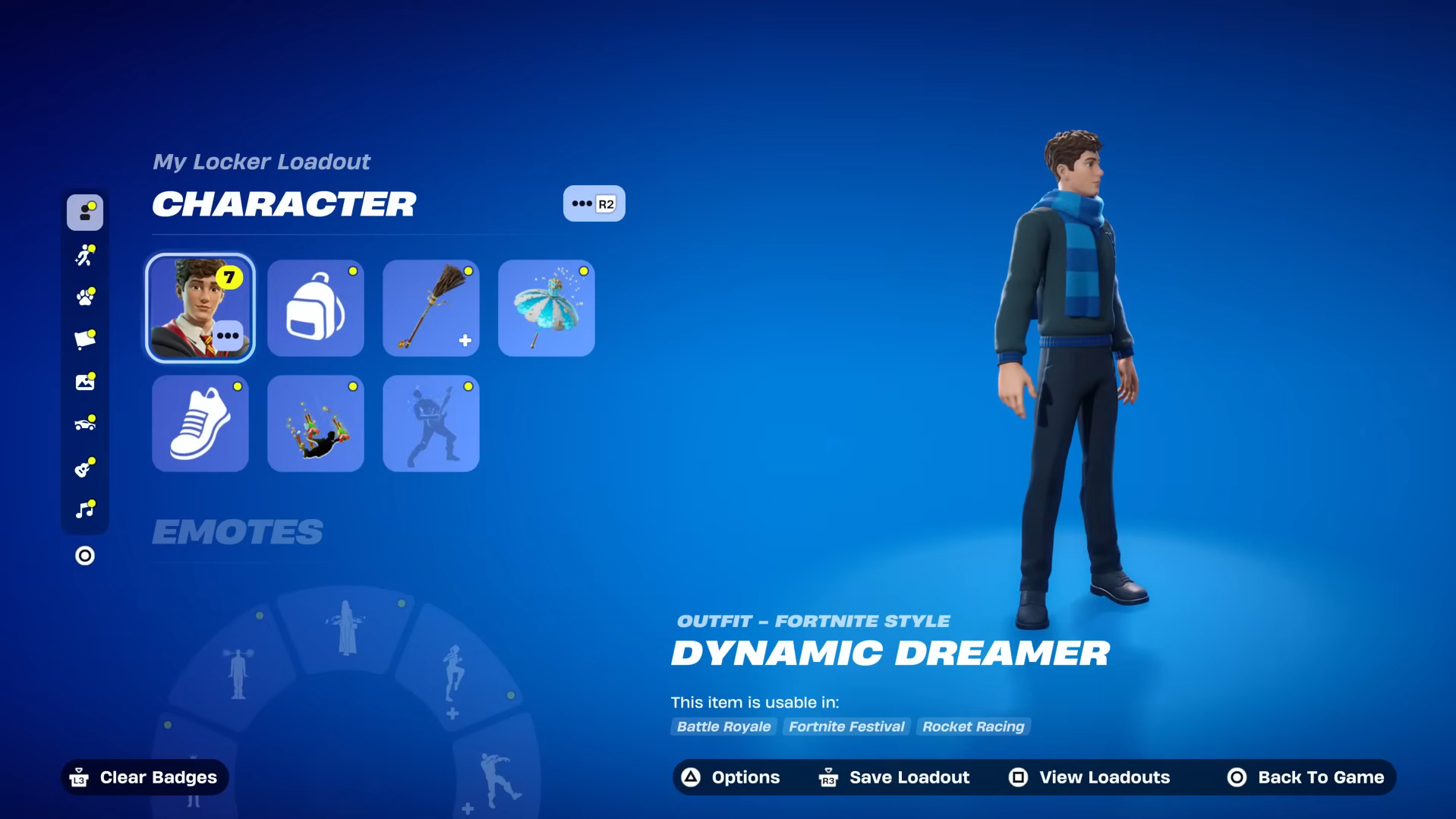Go Back To Game
The image size is (1456, 819).
[1306, 777]
